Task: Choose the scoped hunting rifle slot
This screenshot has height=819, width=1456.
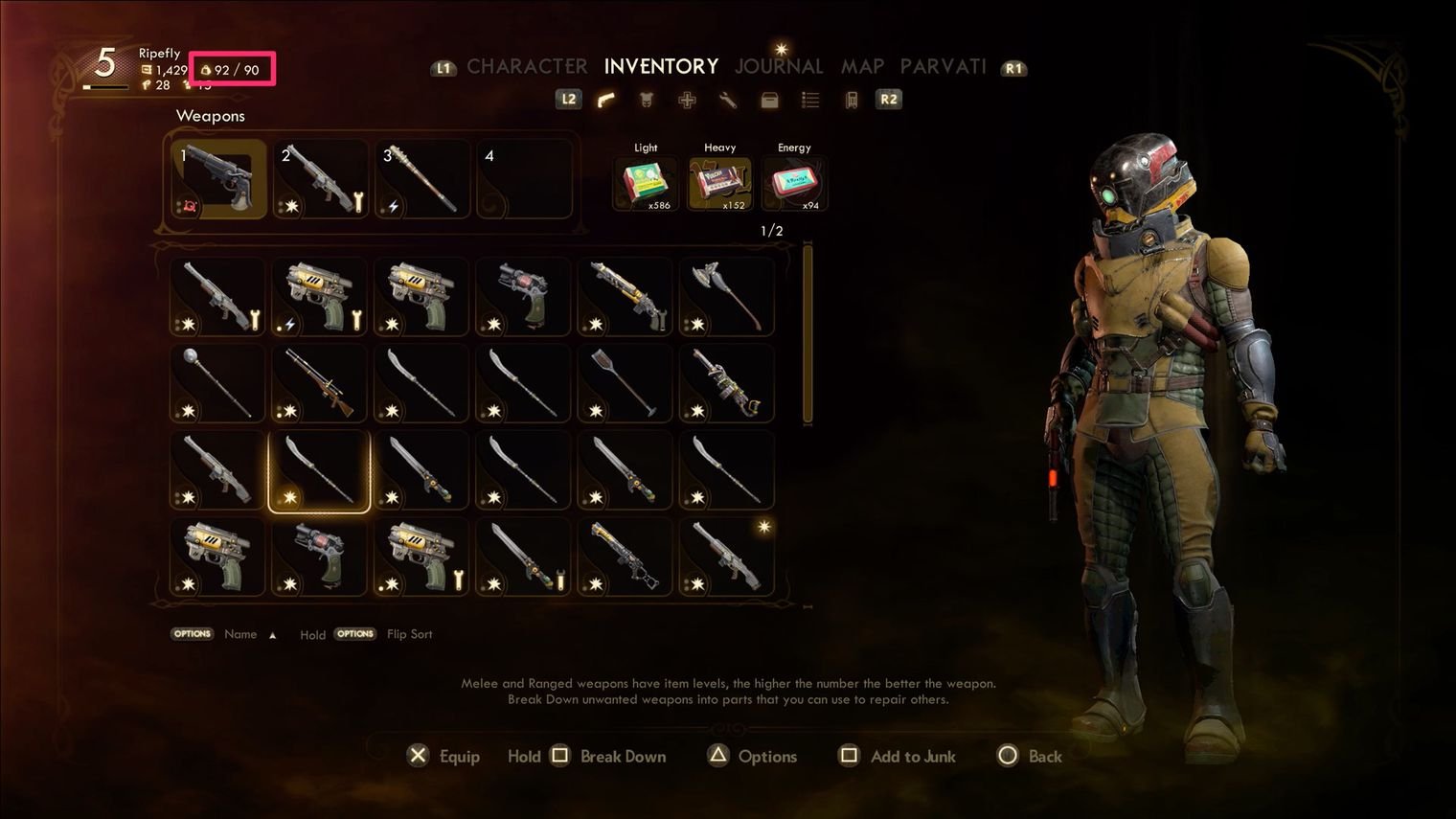Action: (319, 383)
